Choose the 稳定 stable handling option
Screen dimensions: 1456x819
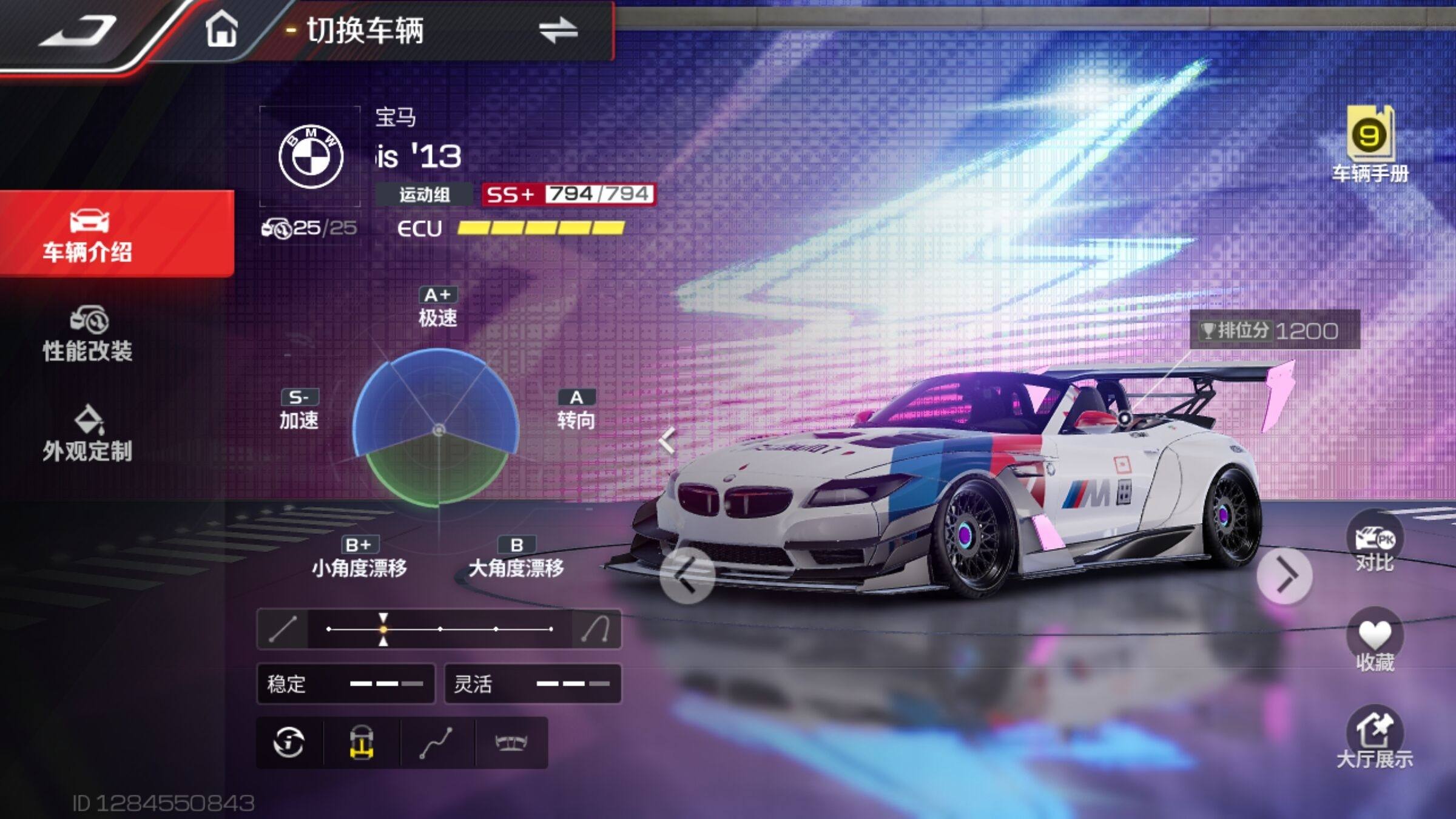pos(346,684)
